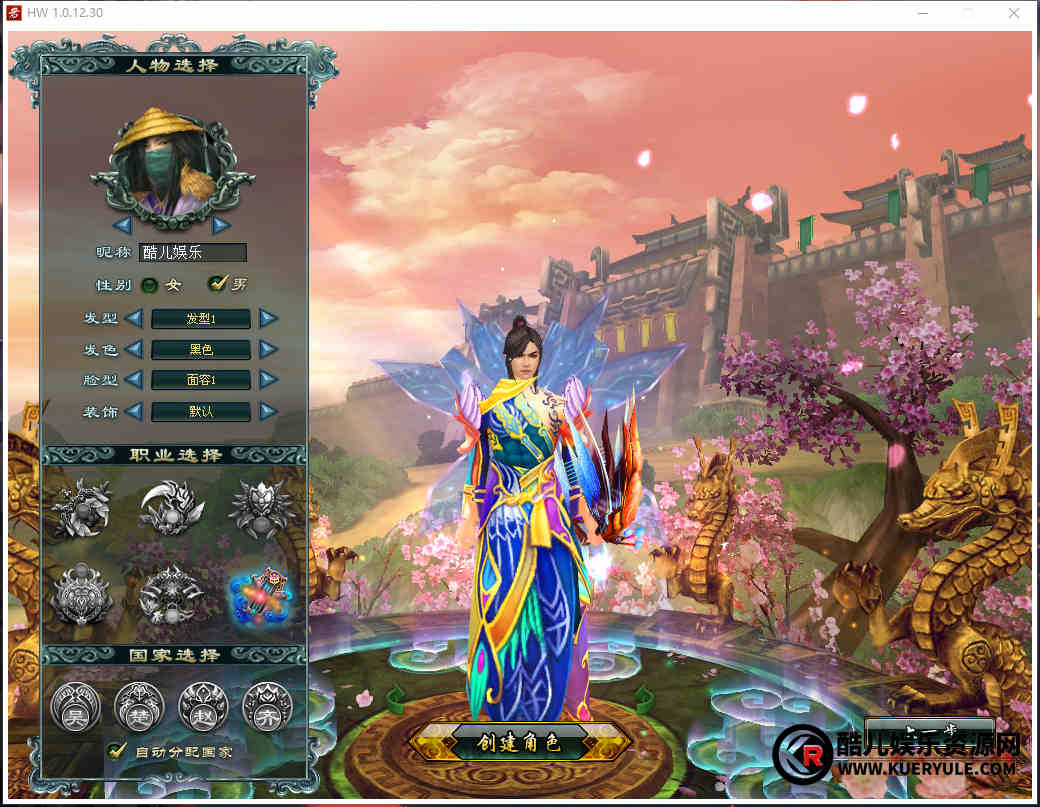The image size is (1040, 807).
Task: Click the 创建角色 create character button
Action: coord(519,742)
